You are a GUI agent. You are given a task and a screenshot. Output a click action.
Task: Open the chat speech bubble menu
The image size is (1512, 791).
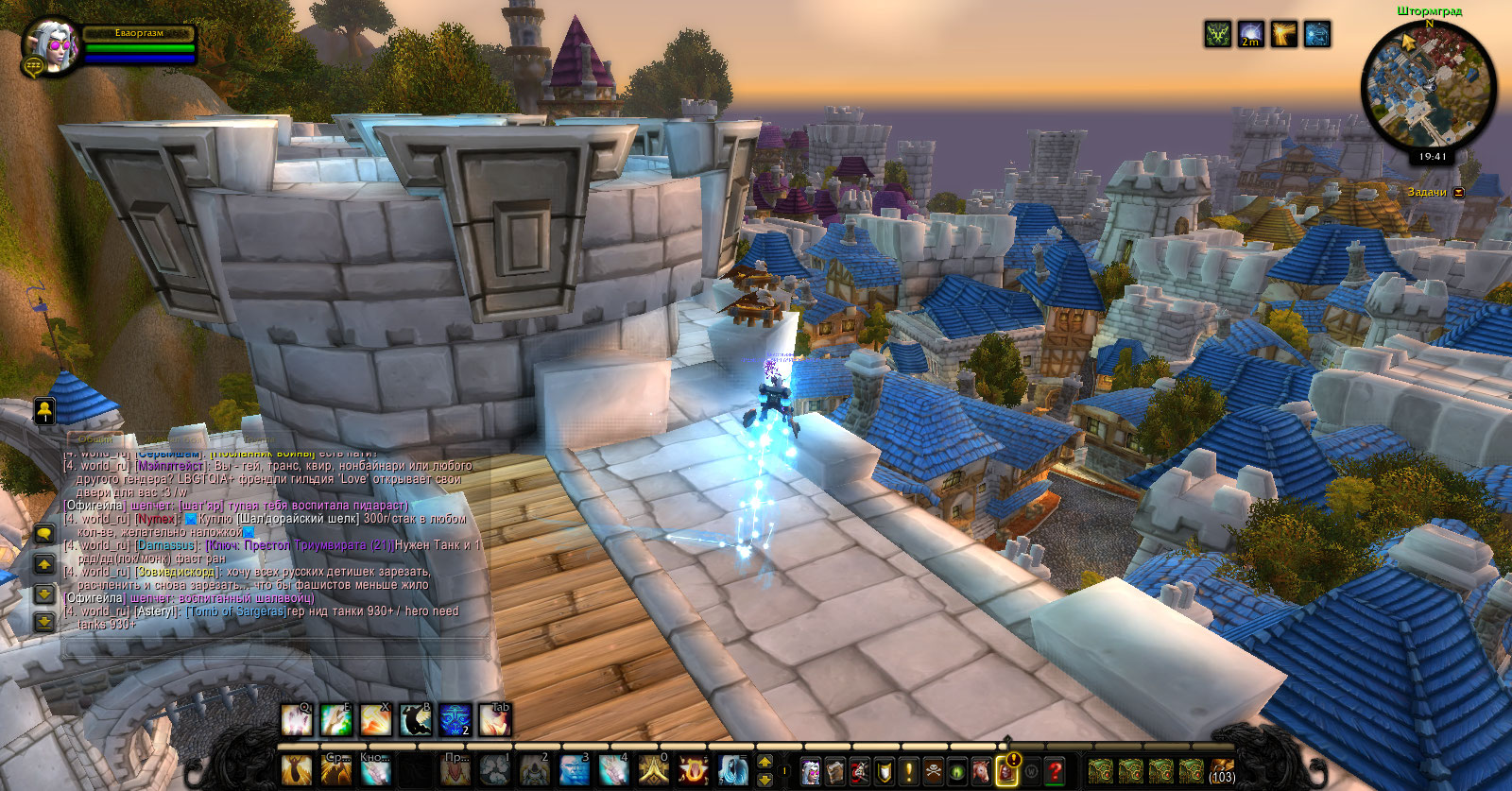tap(43, 534)
